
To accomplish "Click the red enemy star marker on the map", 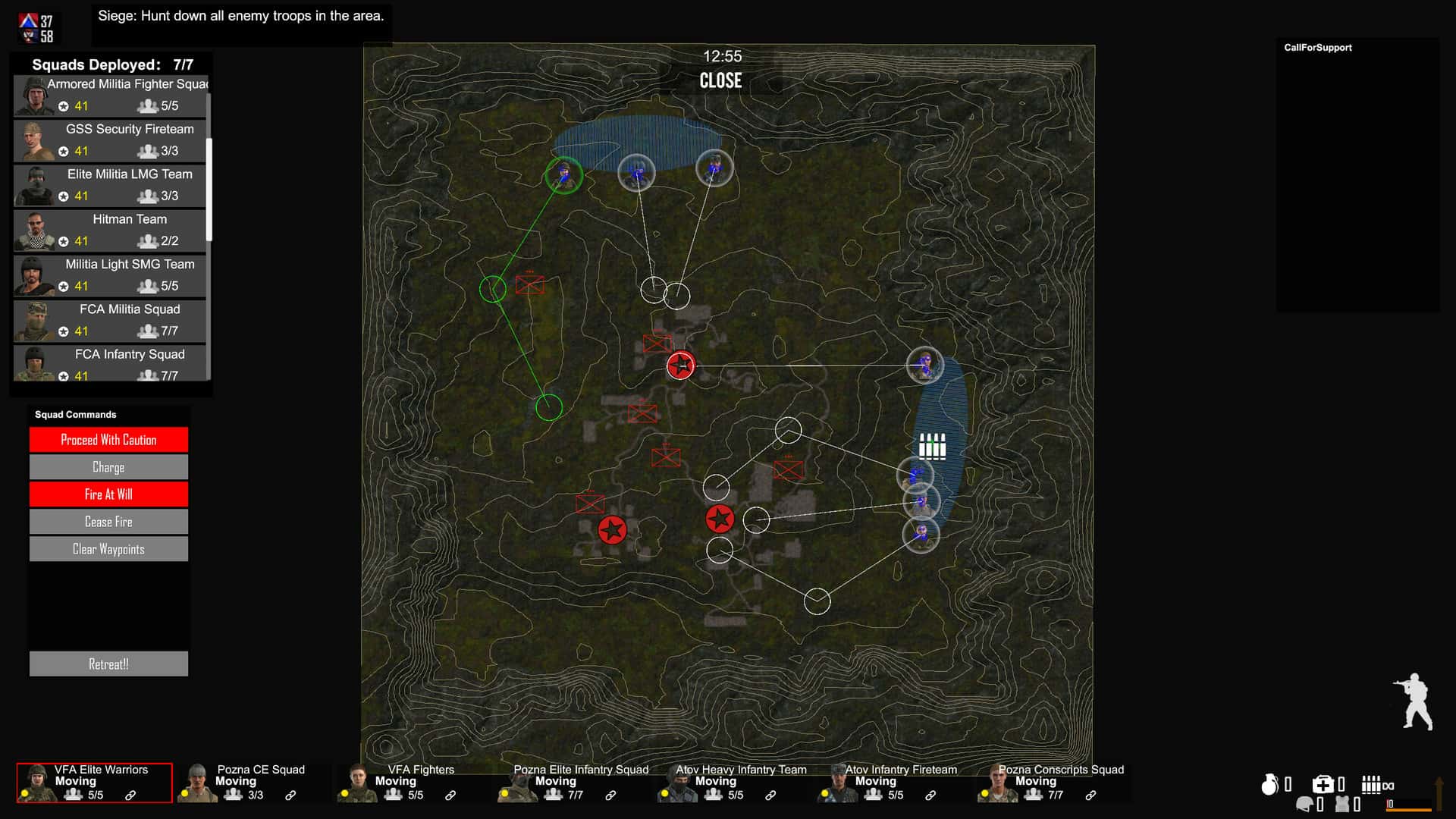I will pos(682,365).
